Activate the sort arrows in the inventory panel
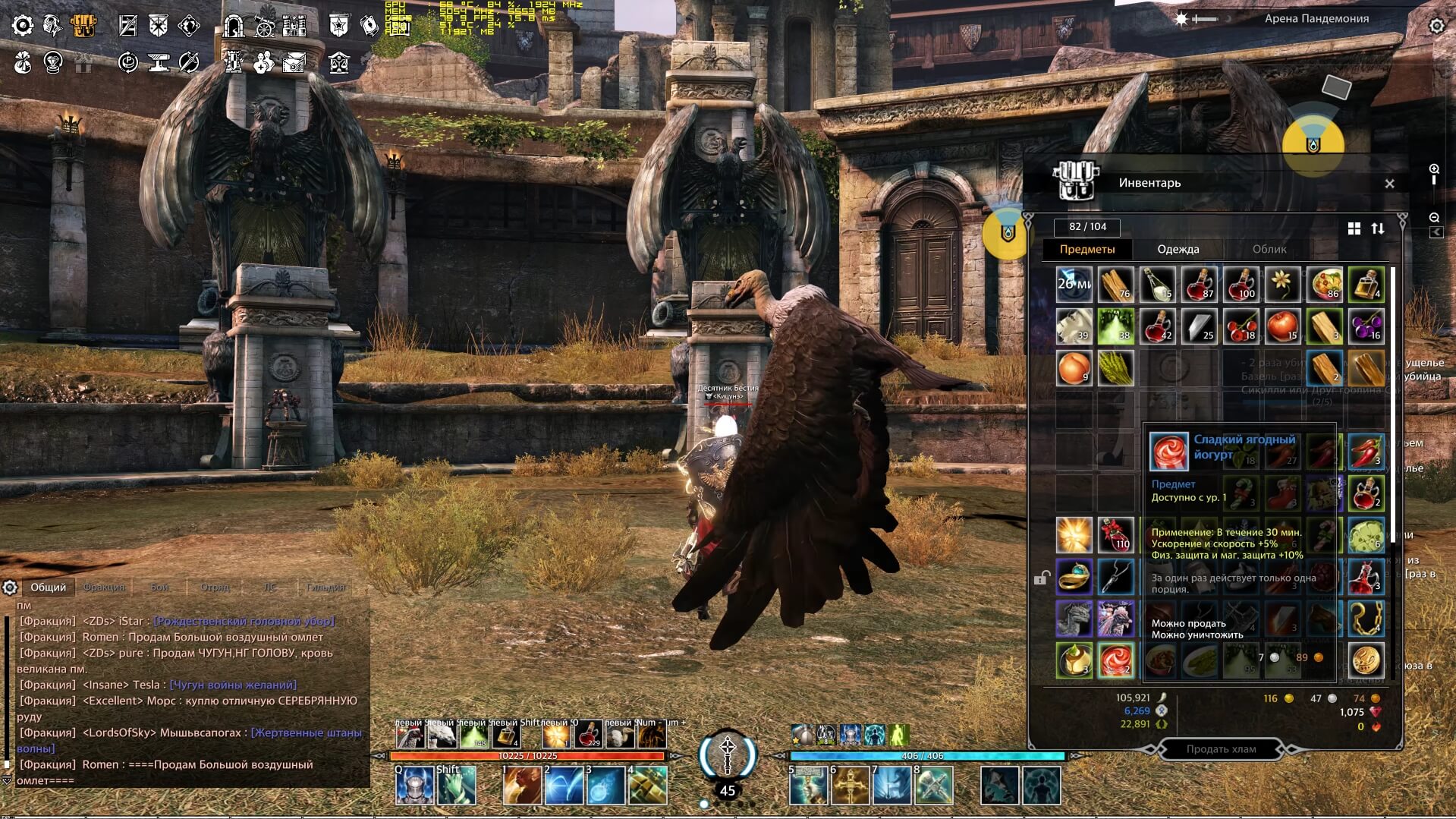Image resolution: width=1456 pixels, height=819 pixels. (x=1379, y=227)
